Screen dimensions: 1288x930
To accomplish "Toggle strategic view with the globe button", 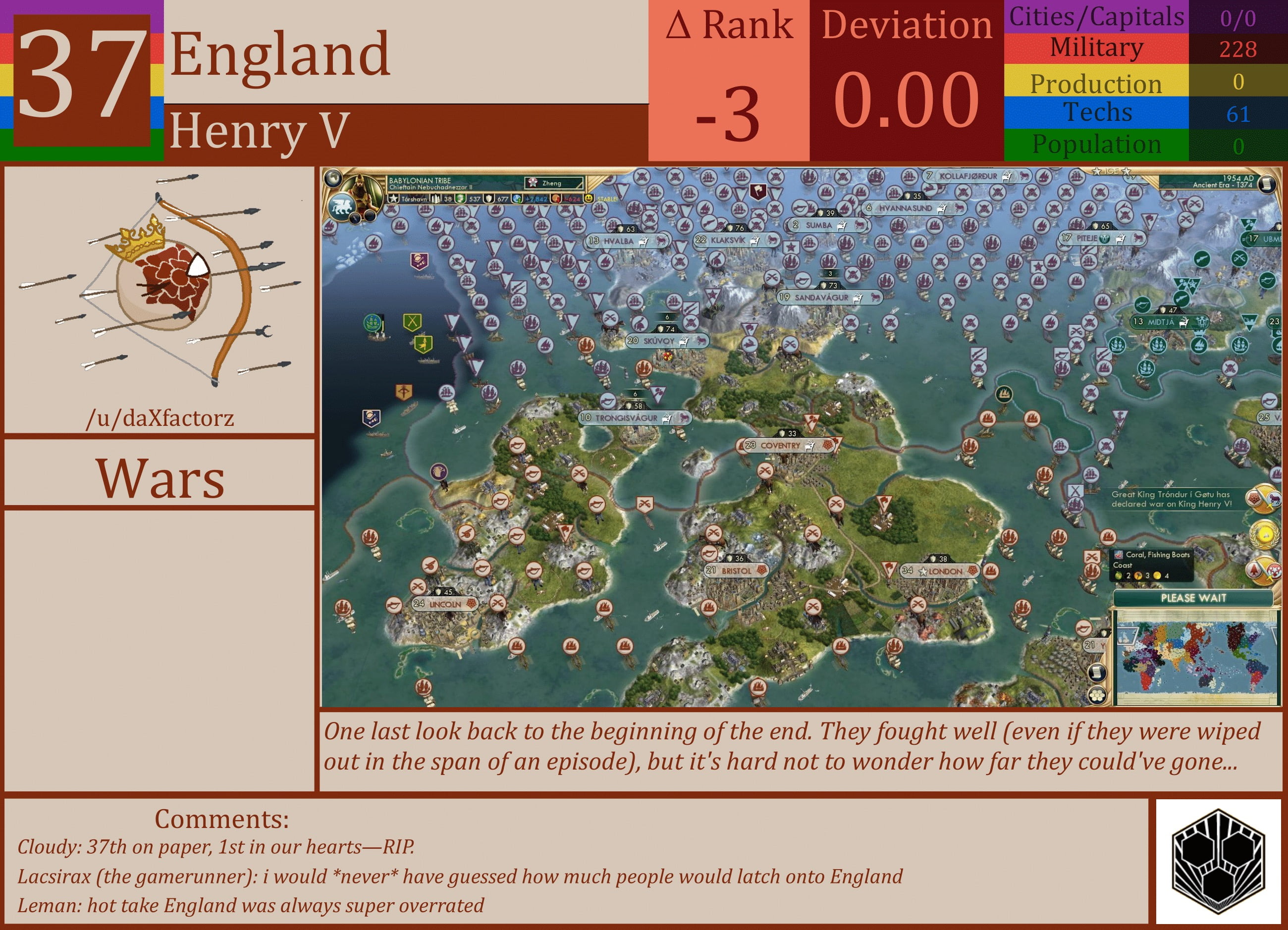I will tap(334, 179).
